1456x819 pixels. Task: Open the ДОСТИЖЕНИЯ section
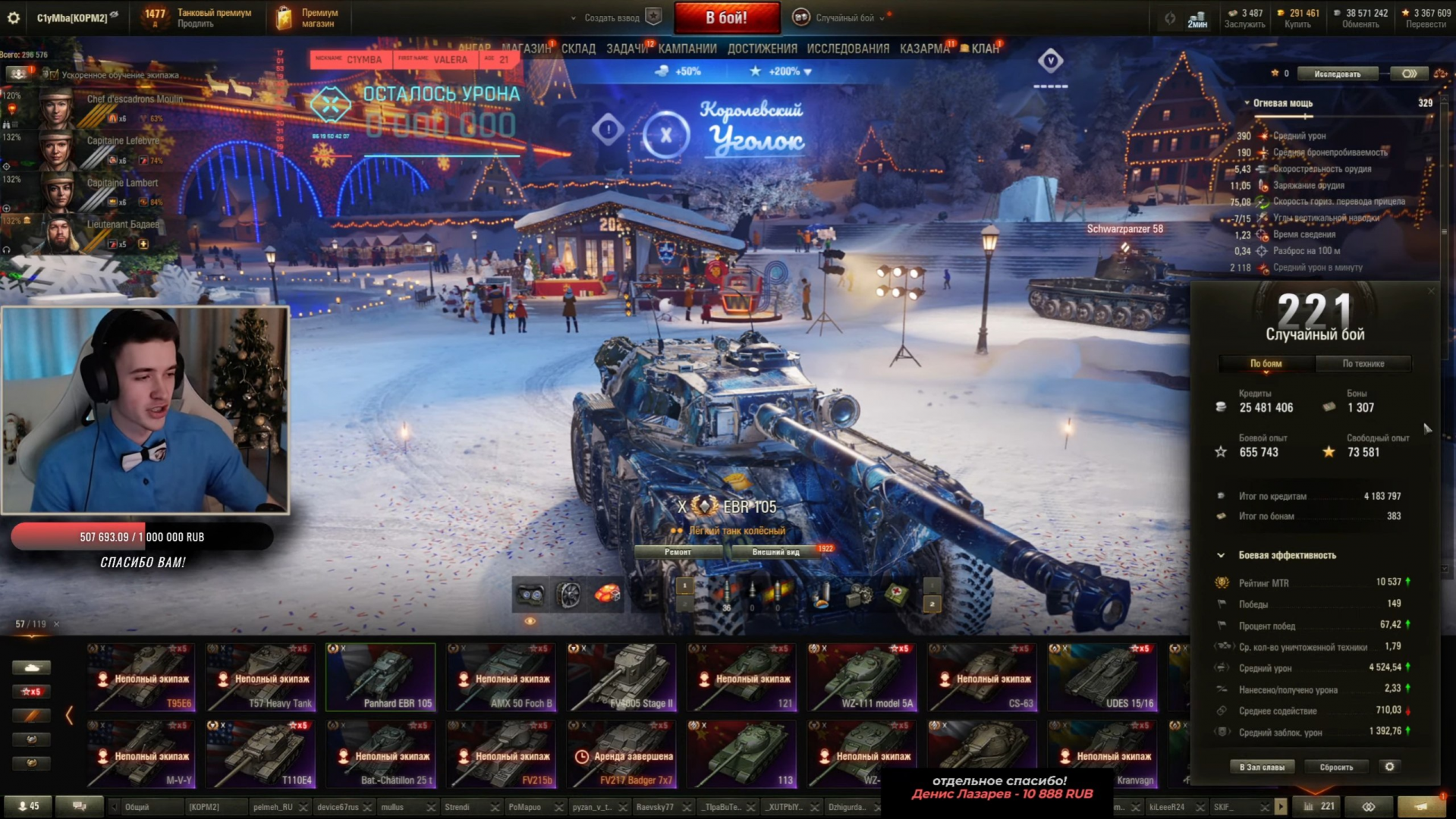(x=762, y=49)
